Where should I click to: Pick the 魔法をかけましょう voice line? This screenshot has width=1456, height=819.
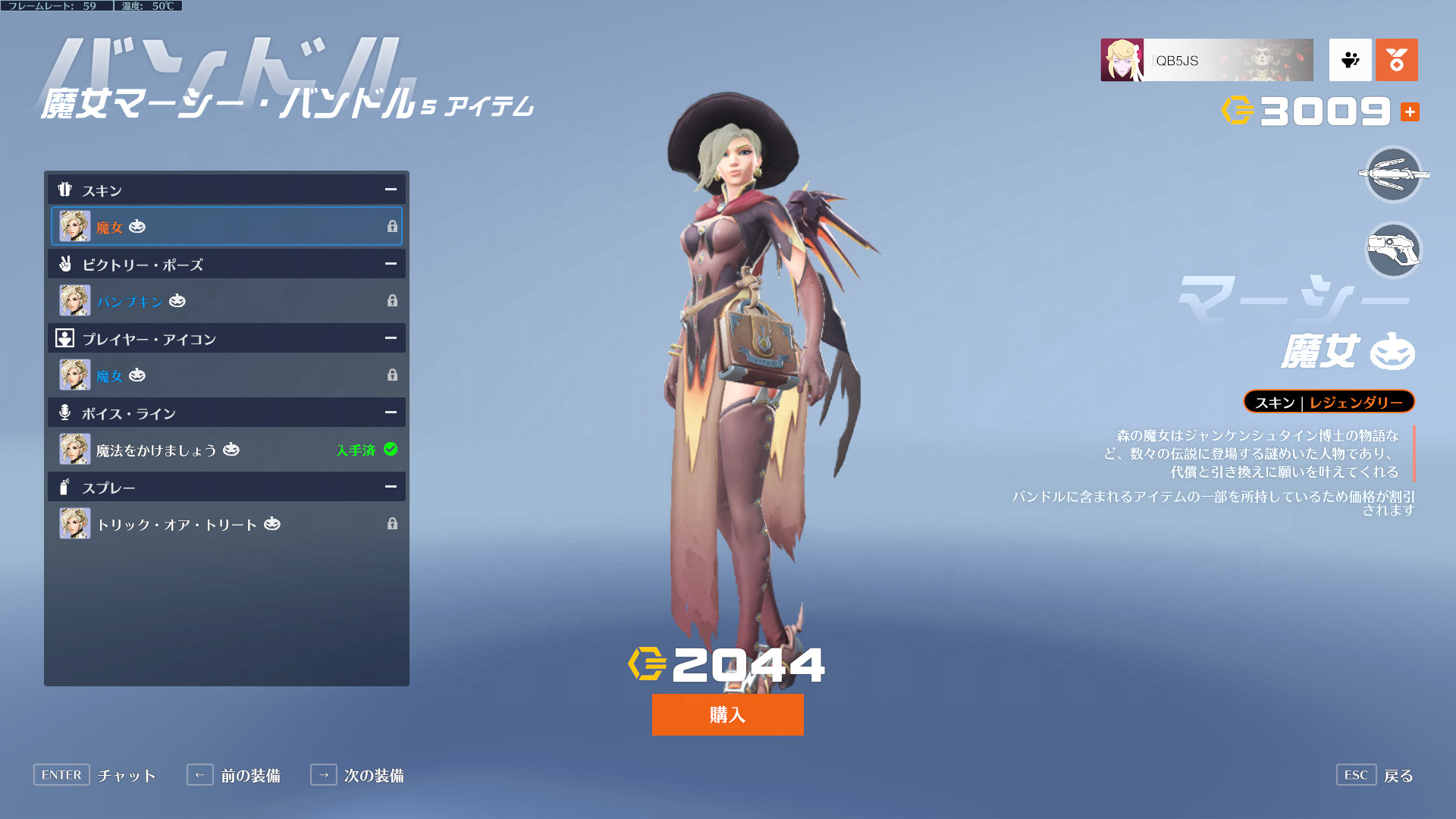pyautogui.click(x=226, y=450)
